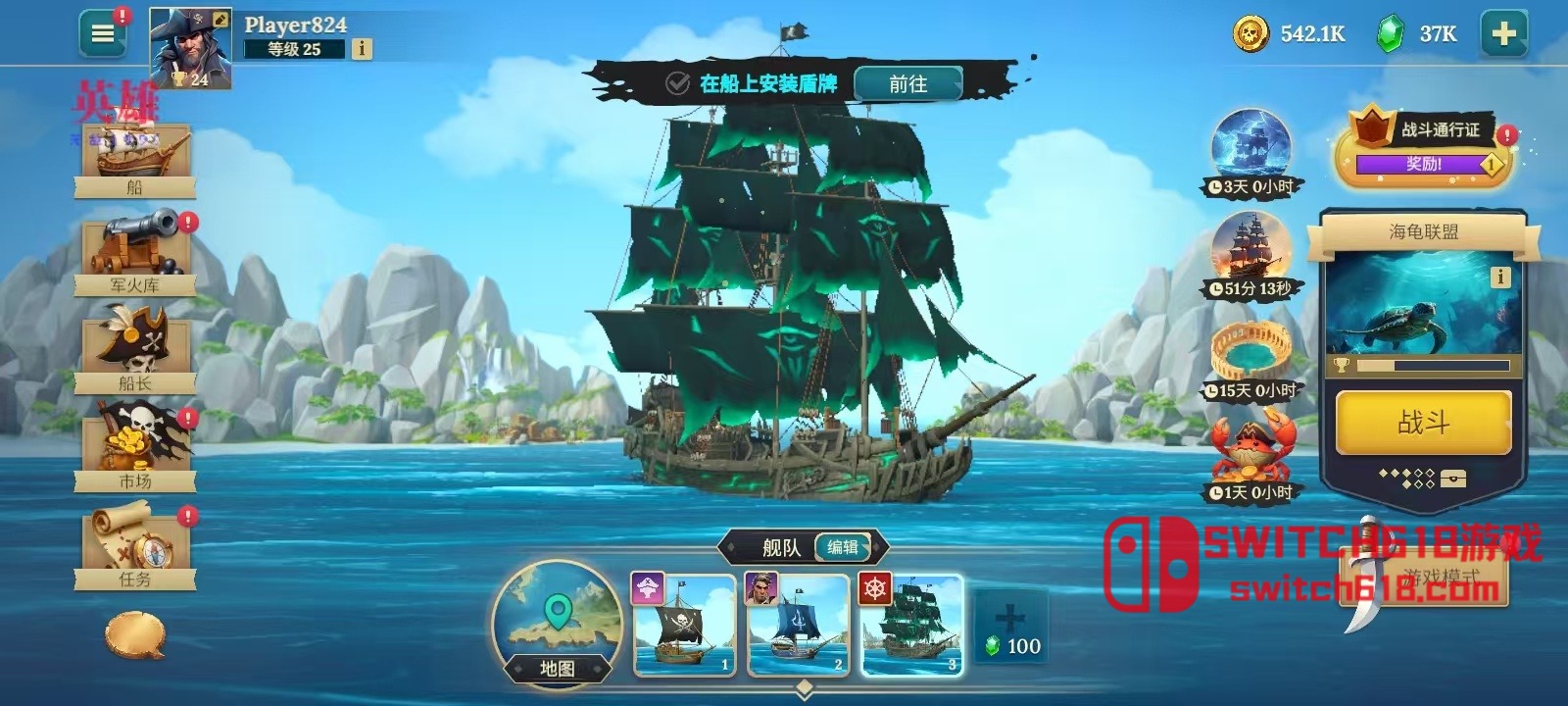
Task: Open the 船 (Ship) panel from the sidebar
Action: [x=135, y=162]
